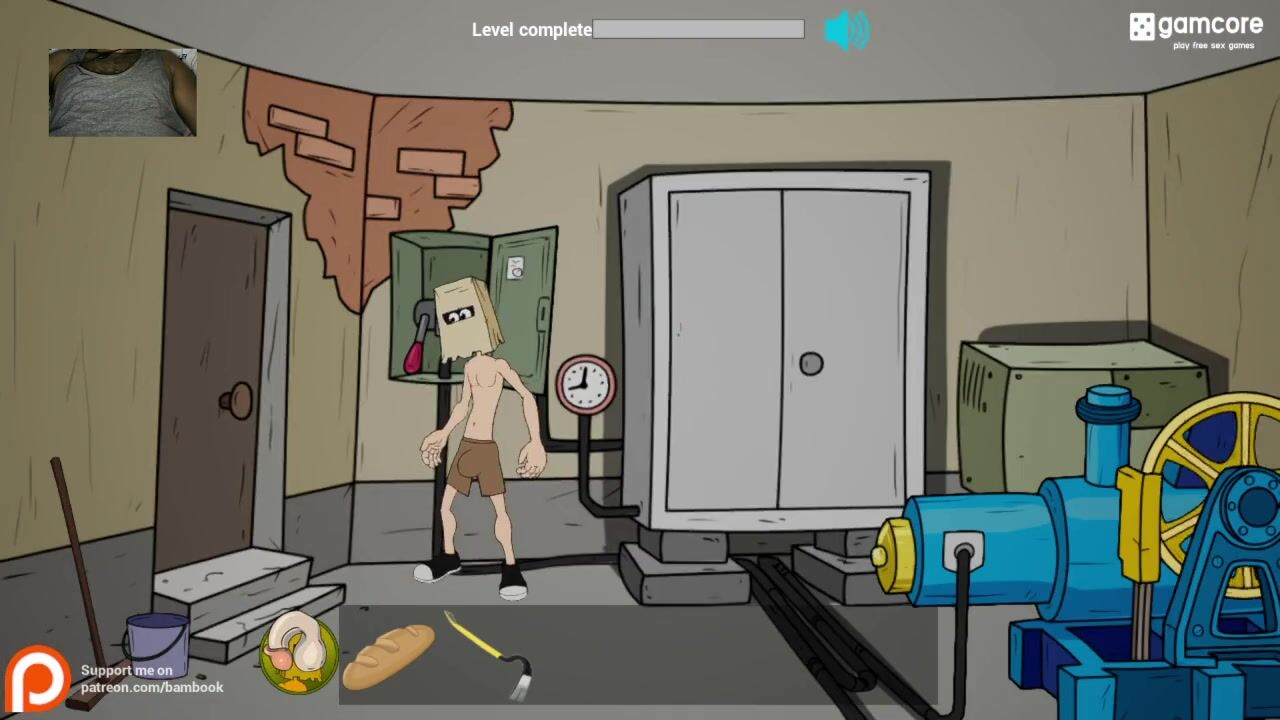1280x720 pixels.
Task: Select the bread loaf in the inventory
Action: 388,654
